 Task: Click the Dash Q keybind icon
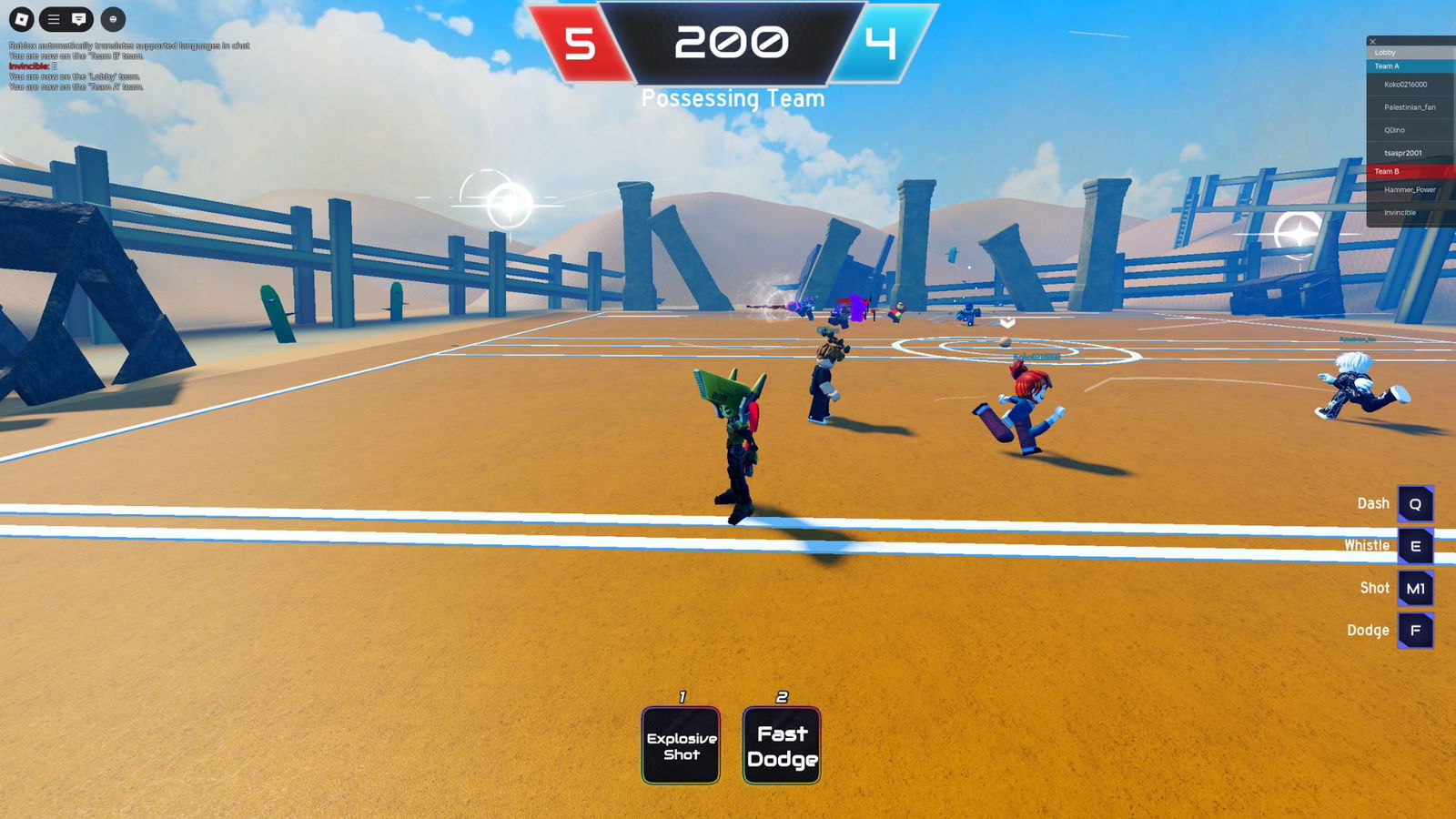[x=1416, y=503]
